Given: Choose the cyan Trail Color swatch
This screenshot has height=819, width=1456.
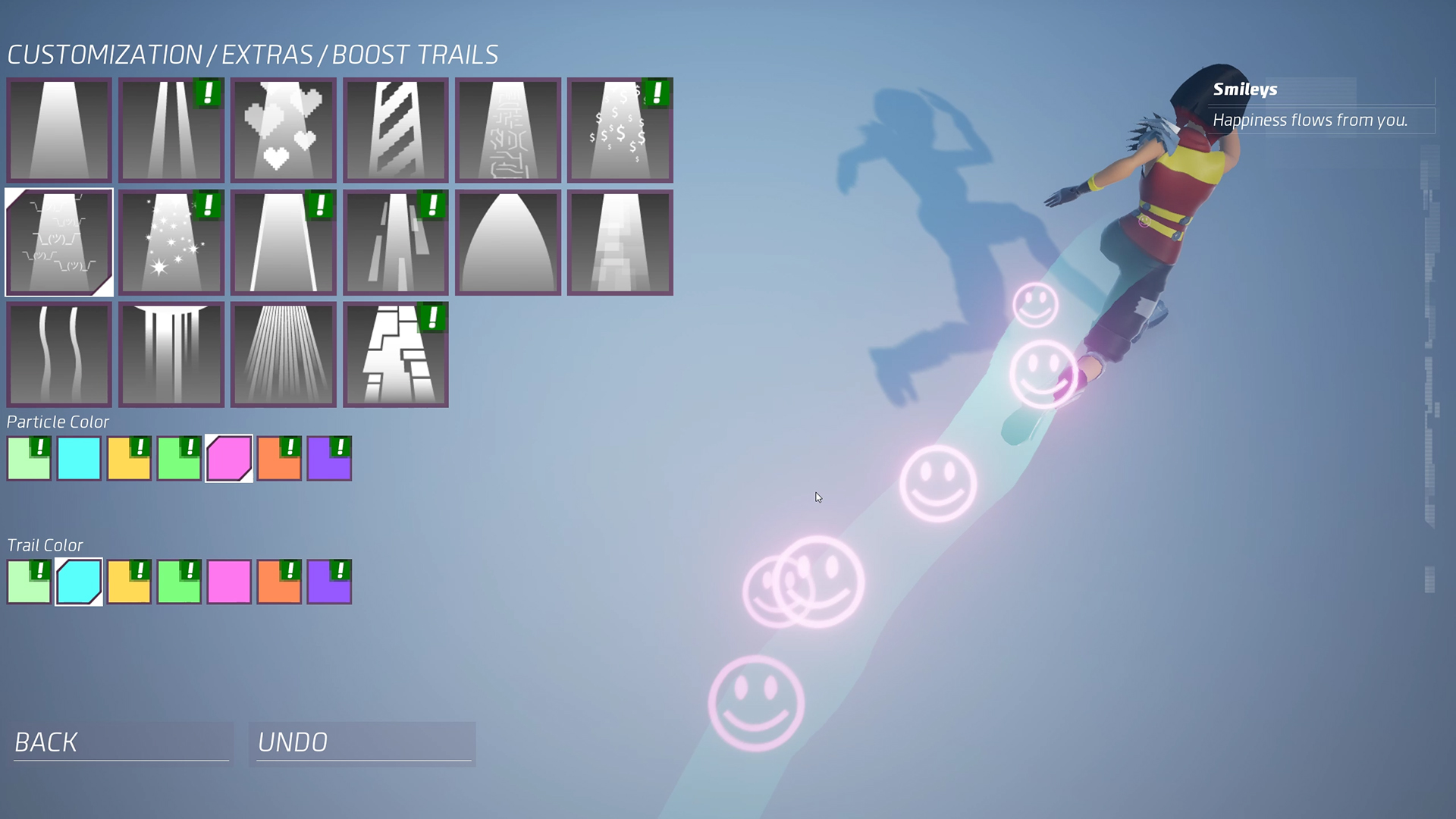Looking at the screenshot, I should pos(79,581).
